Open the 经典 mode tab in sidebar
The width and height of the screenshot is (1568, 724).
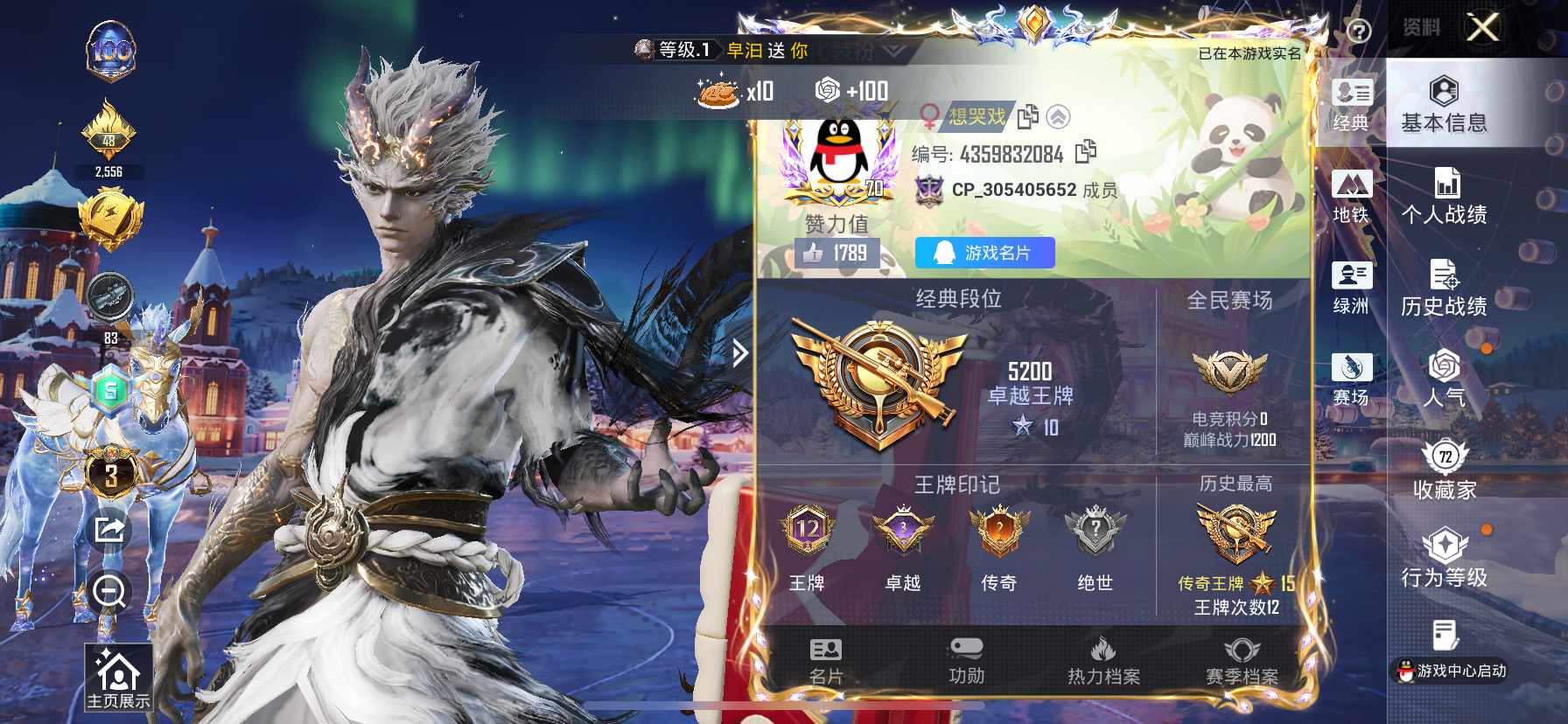tap(1350, 105)
